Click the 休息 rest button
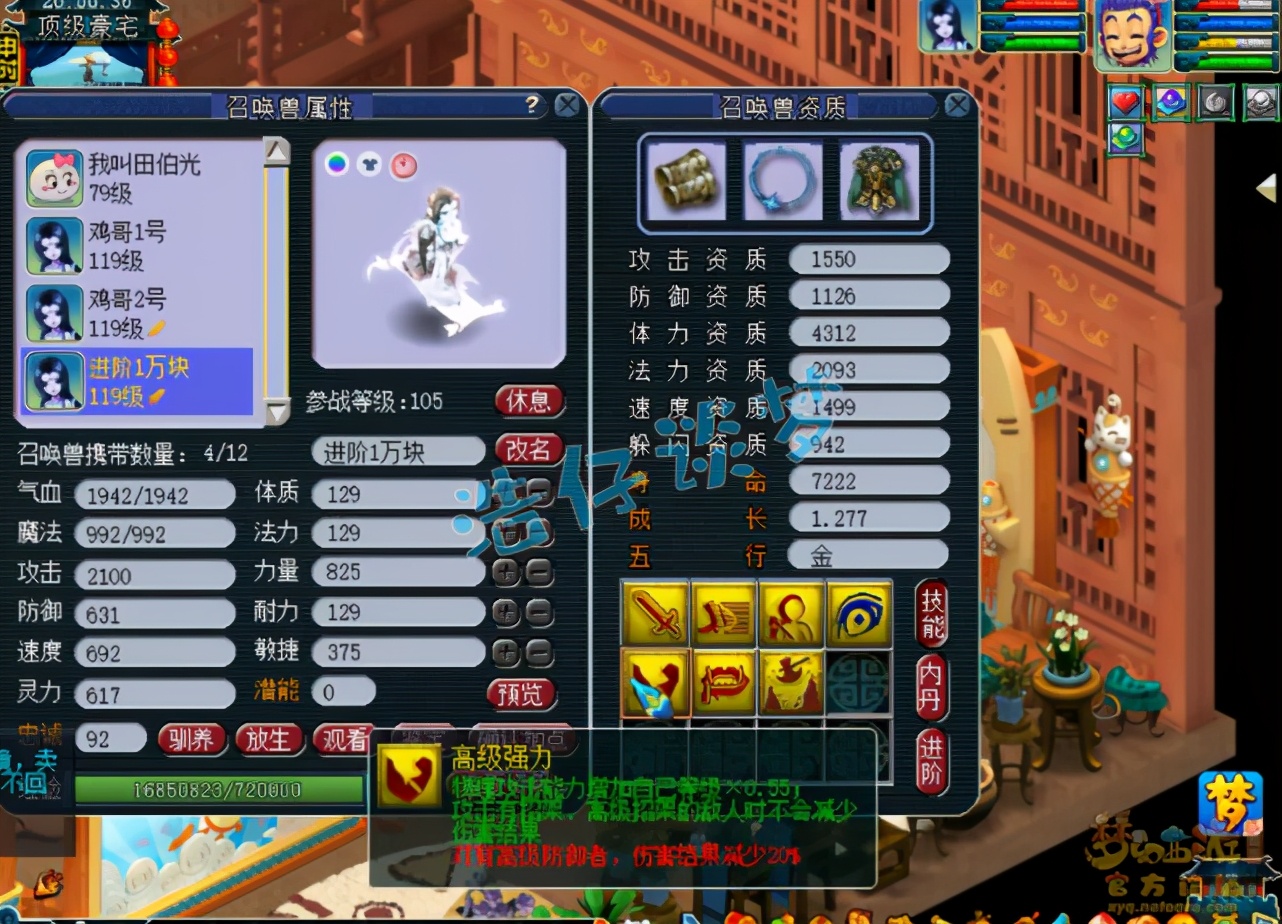This screenshot has height=924, width=1282. (528, 401)
